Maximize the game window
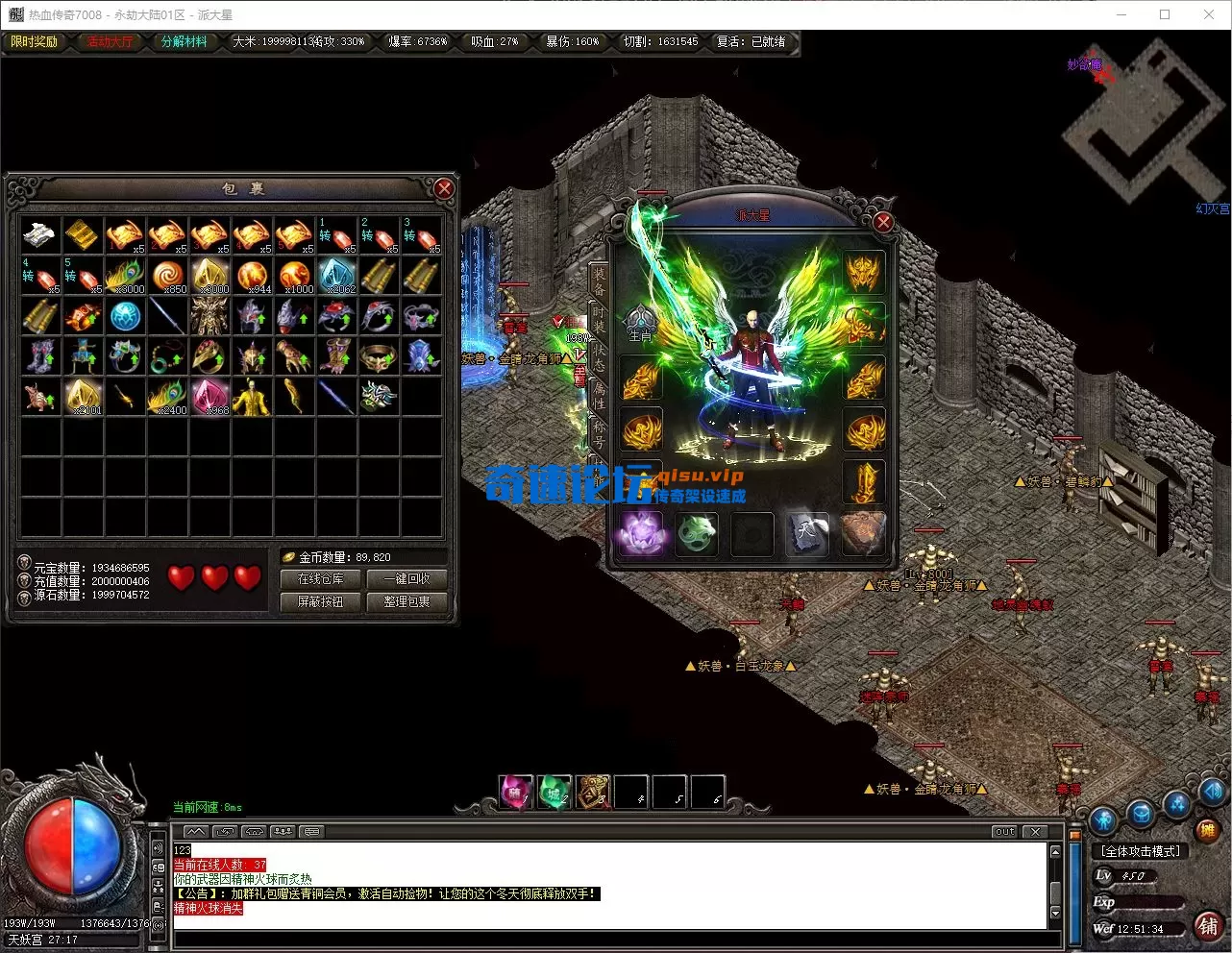1232x953 pixels. tap(1165, 14)
